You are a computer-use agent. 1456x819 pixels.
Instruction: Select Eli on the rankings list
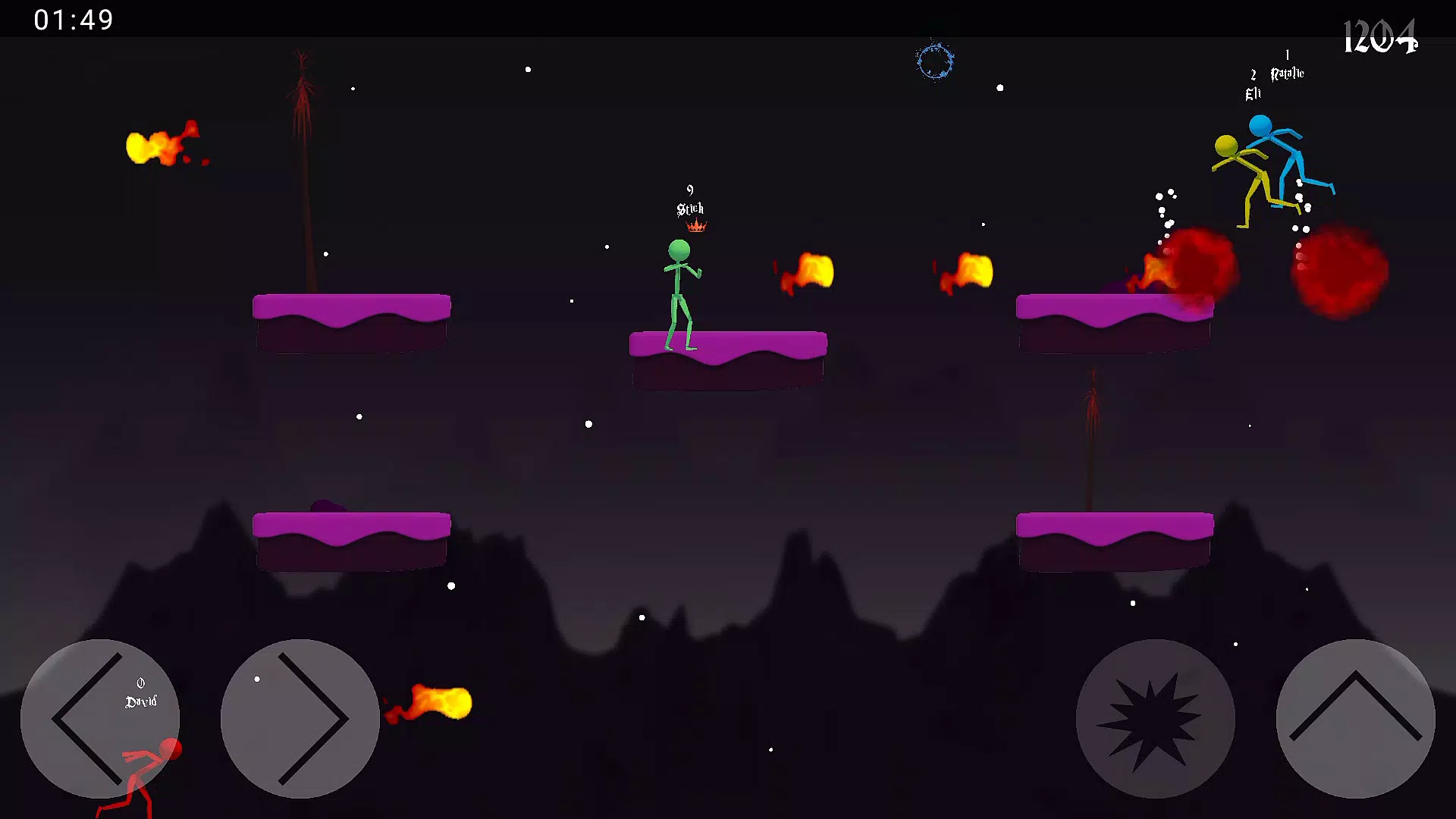click(1253, 93)
